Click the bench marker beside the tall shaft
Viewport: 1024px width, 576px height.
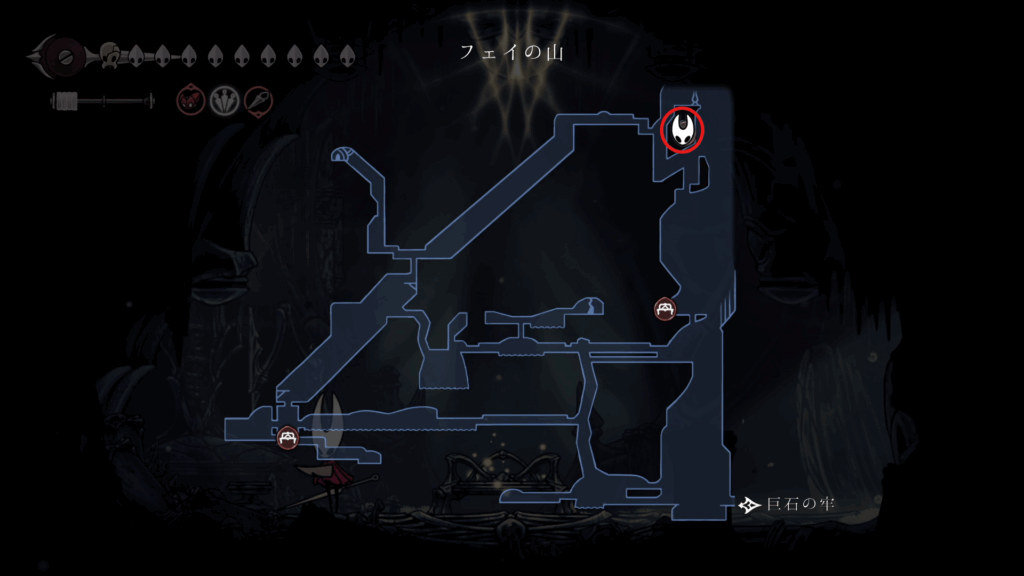pyautogui.click(x=665, y=309)
